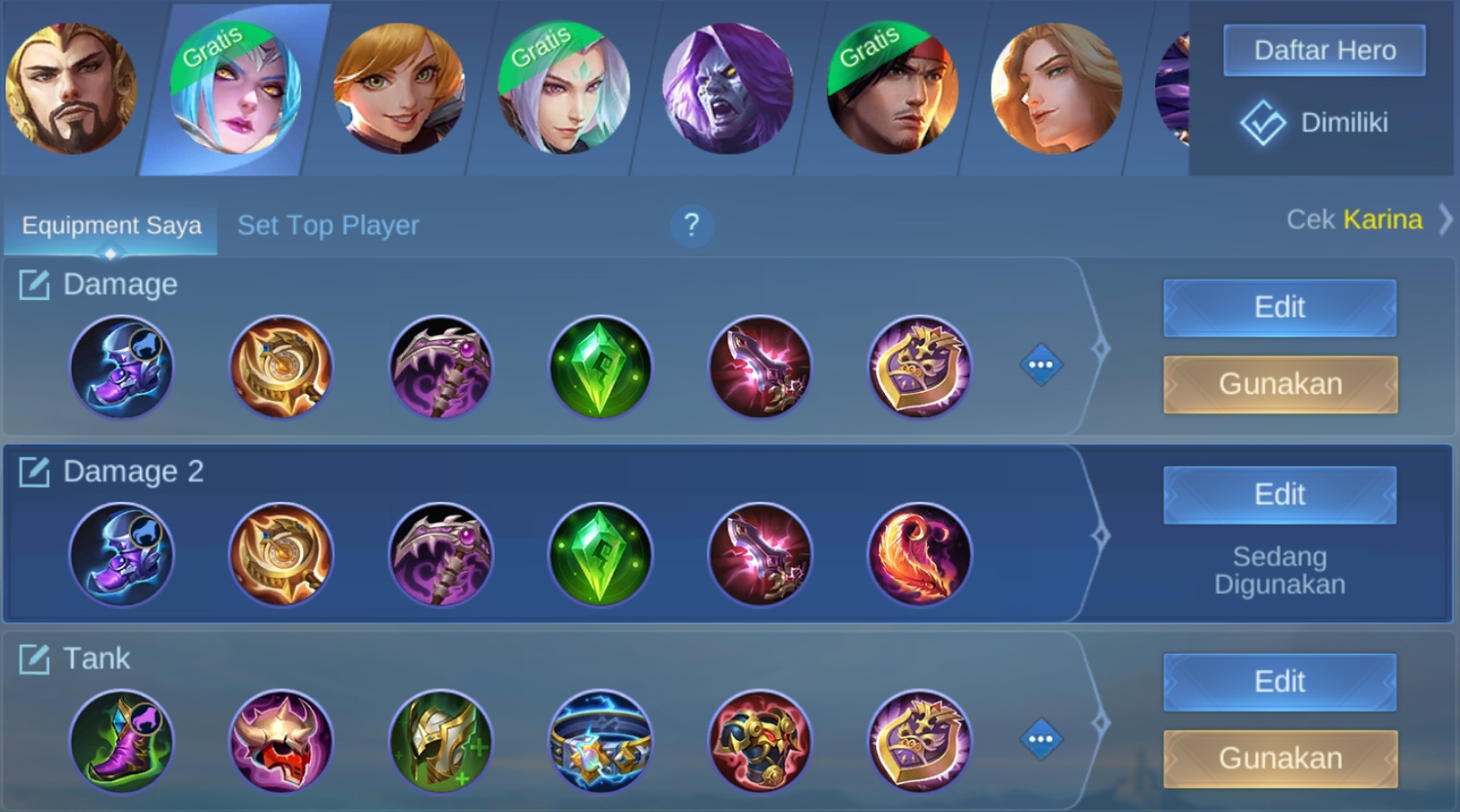This screenshot has width=1460, height=812.
Task: Click the flaming feather item in Damage 2
Action: pos(919,555)
